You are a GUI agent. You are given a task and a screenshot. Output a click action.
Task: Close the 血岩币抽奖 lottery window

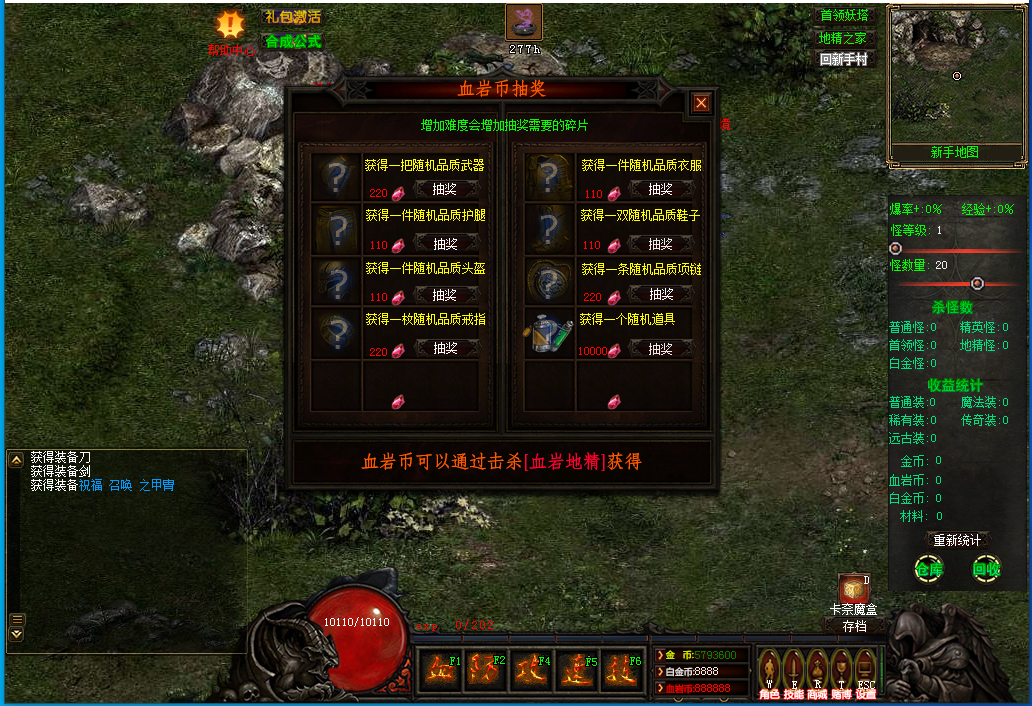(x=702, y=102)
